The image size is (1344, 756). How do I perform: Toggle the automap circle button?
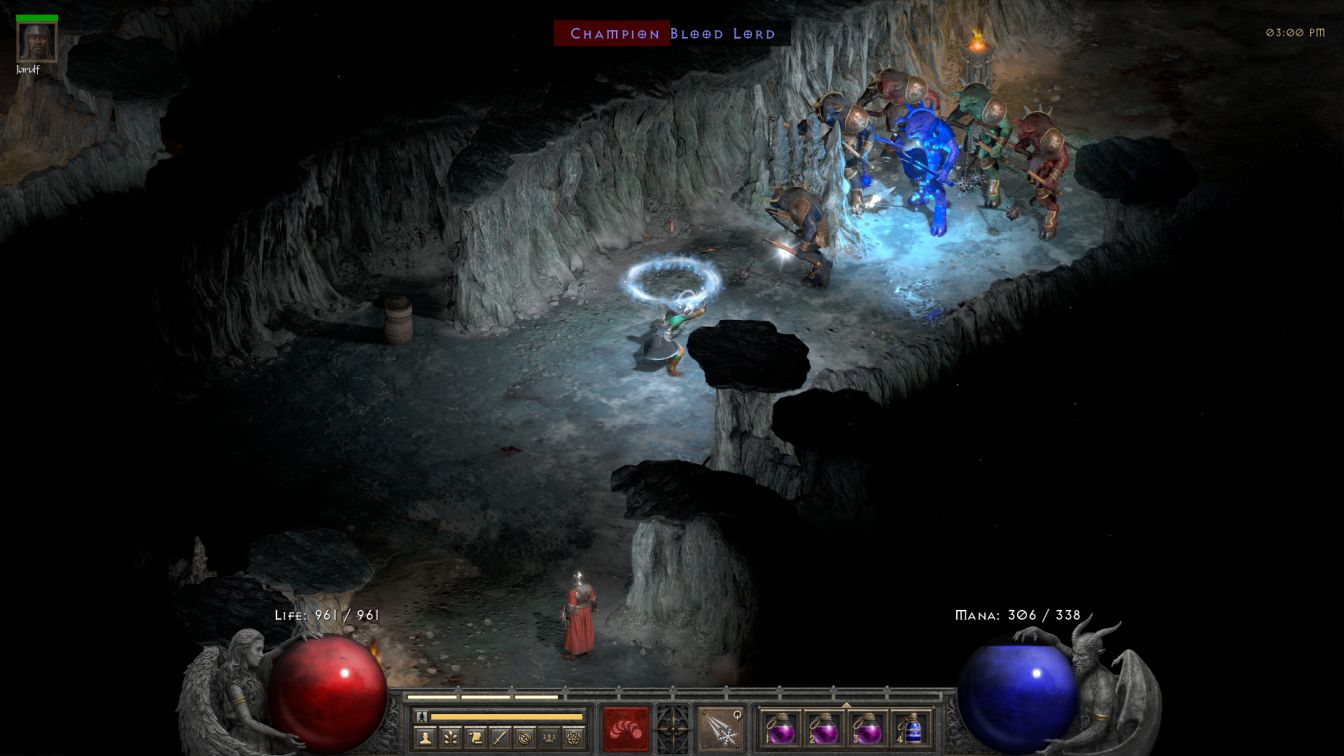pos(524,738)
